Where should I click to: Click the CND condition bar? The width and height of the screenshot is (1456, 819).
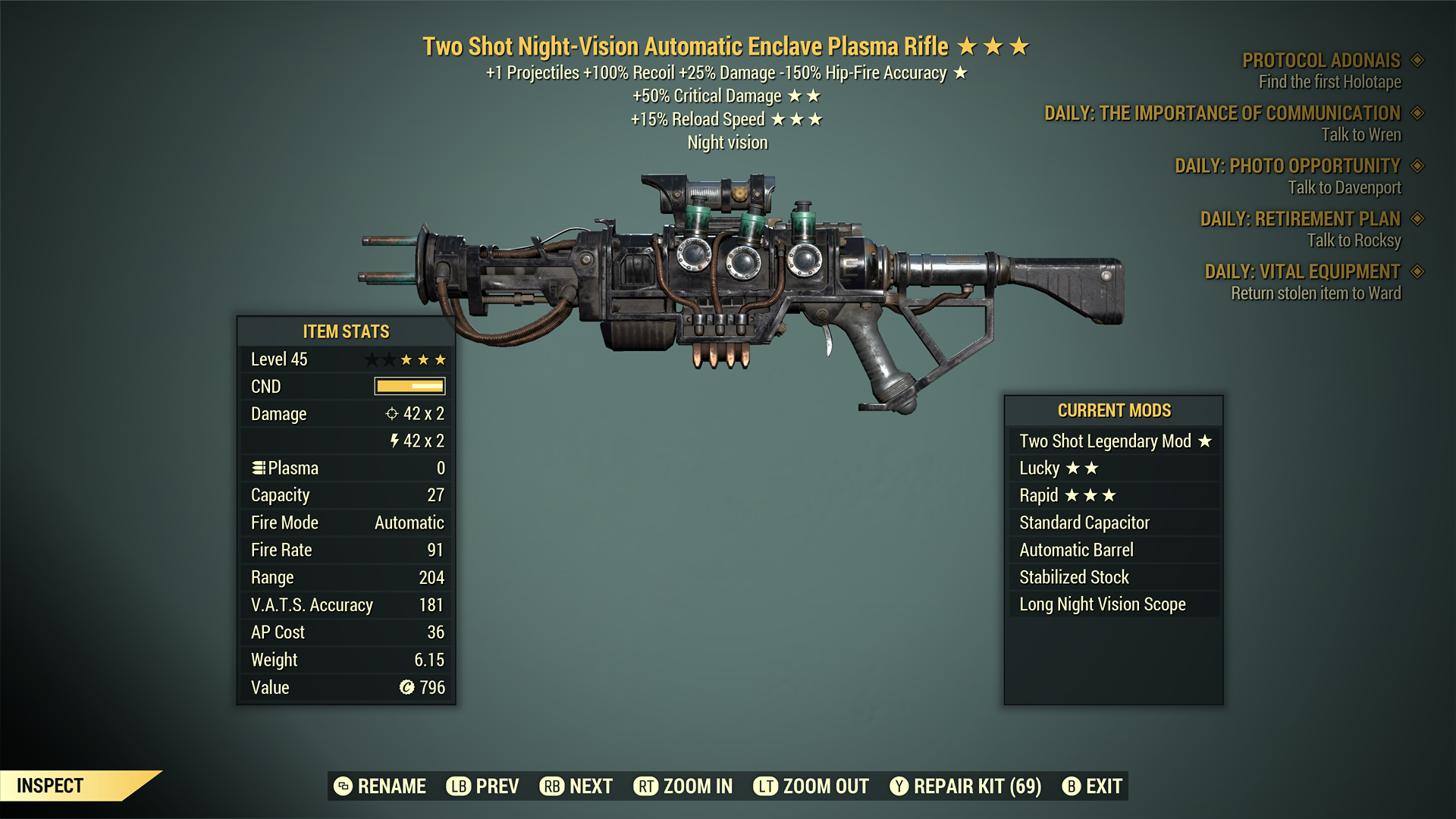click(408, 386)
